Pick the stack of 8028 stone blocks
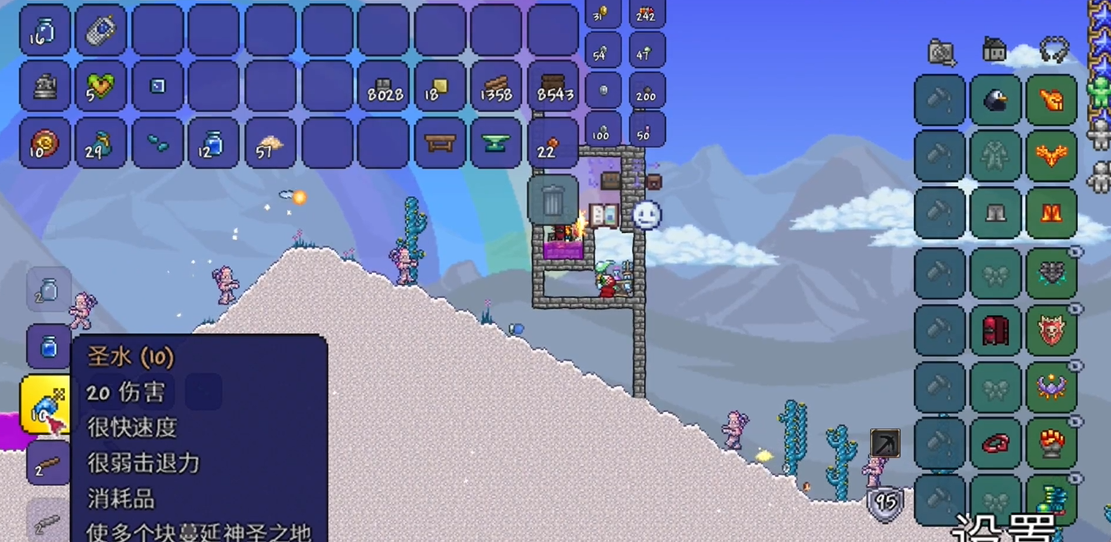 tap(385, 87)
